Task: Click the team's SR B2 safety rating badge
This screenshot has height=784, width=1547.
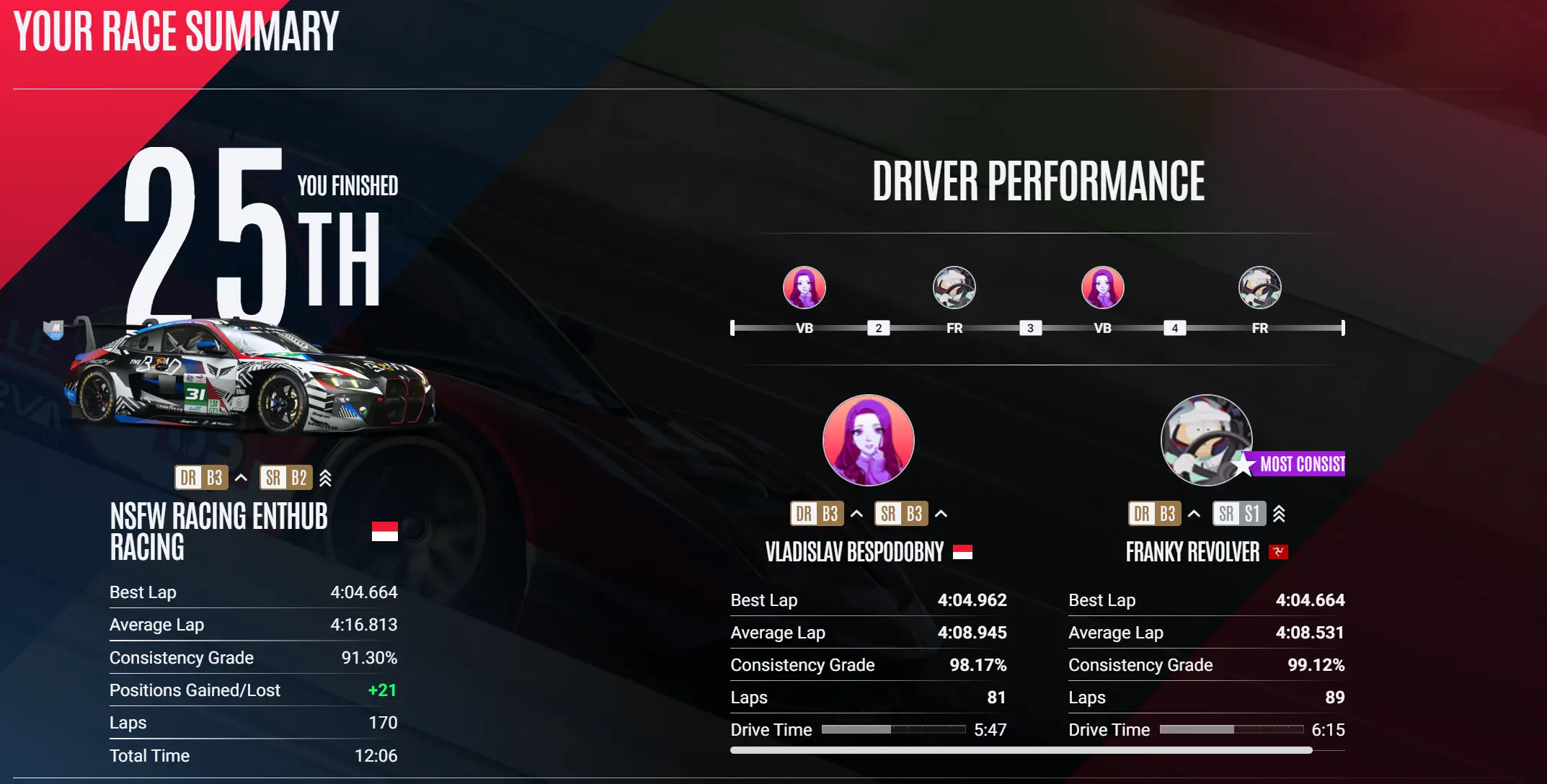Action: click(286, 478)
